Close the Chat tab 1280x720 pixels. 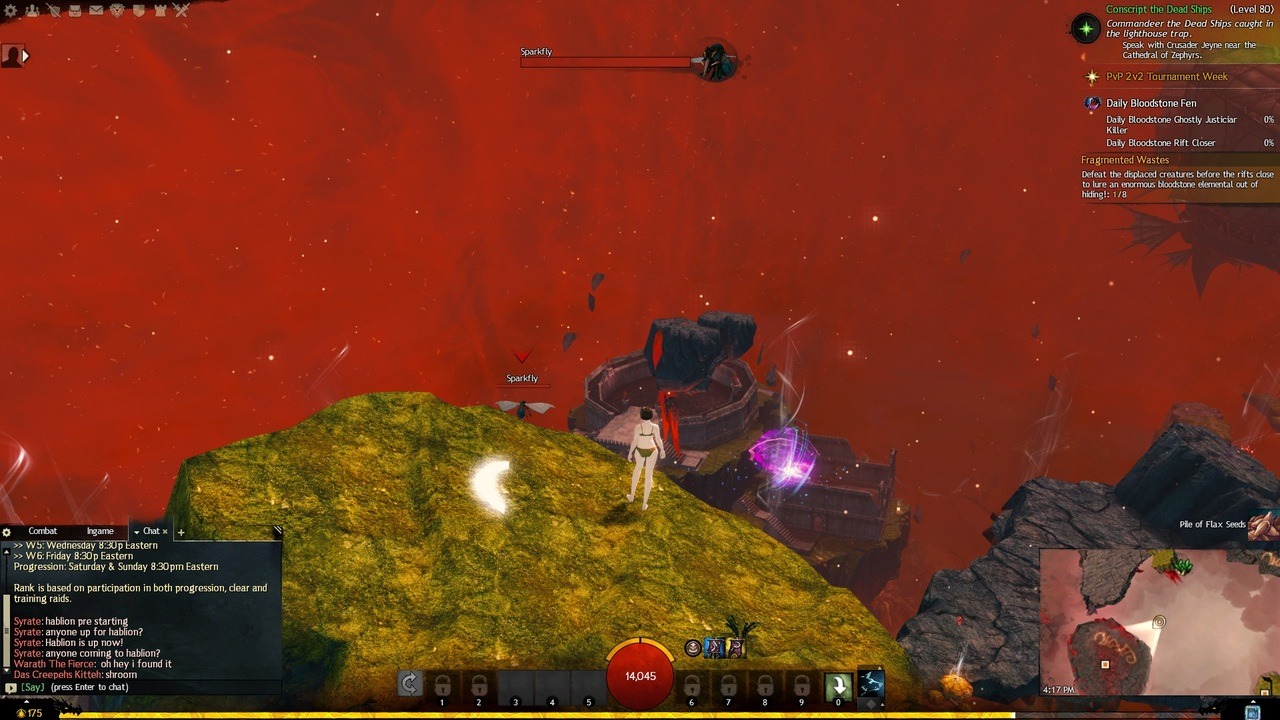pos(165,531)
